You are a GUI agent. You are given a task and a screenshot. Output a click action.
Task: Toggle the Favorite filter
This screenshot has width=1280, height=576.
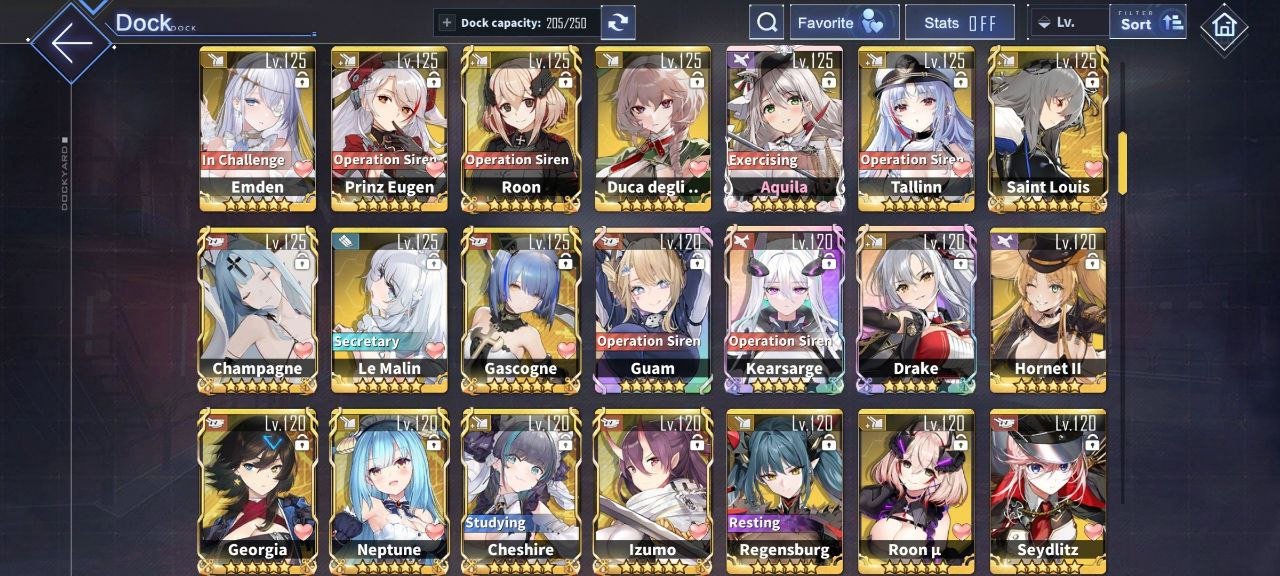[844, 22]
